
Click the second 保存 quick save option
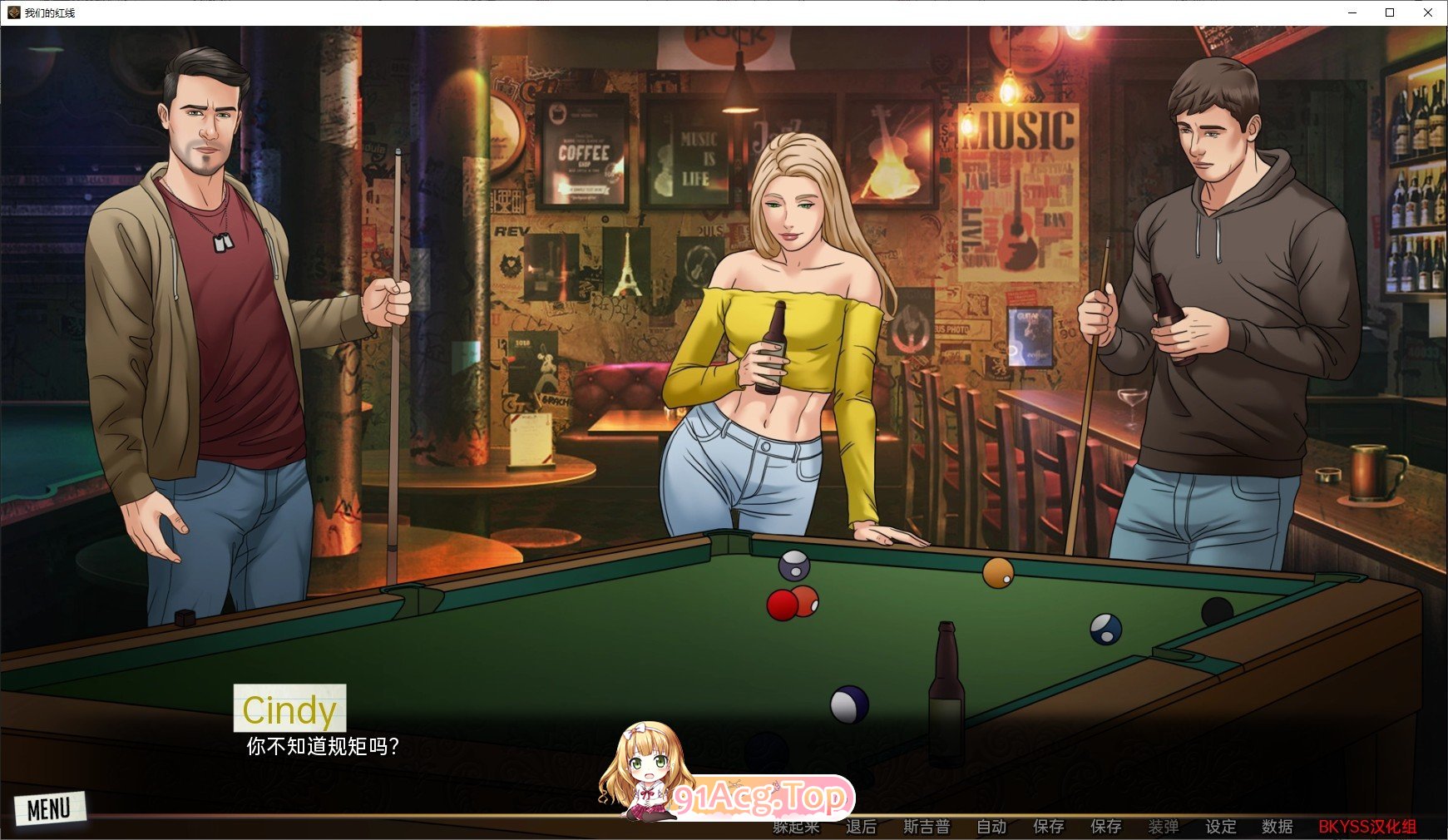1106,826
